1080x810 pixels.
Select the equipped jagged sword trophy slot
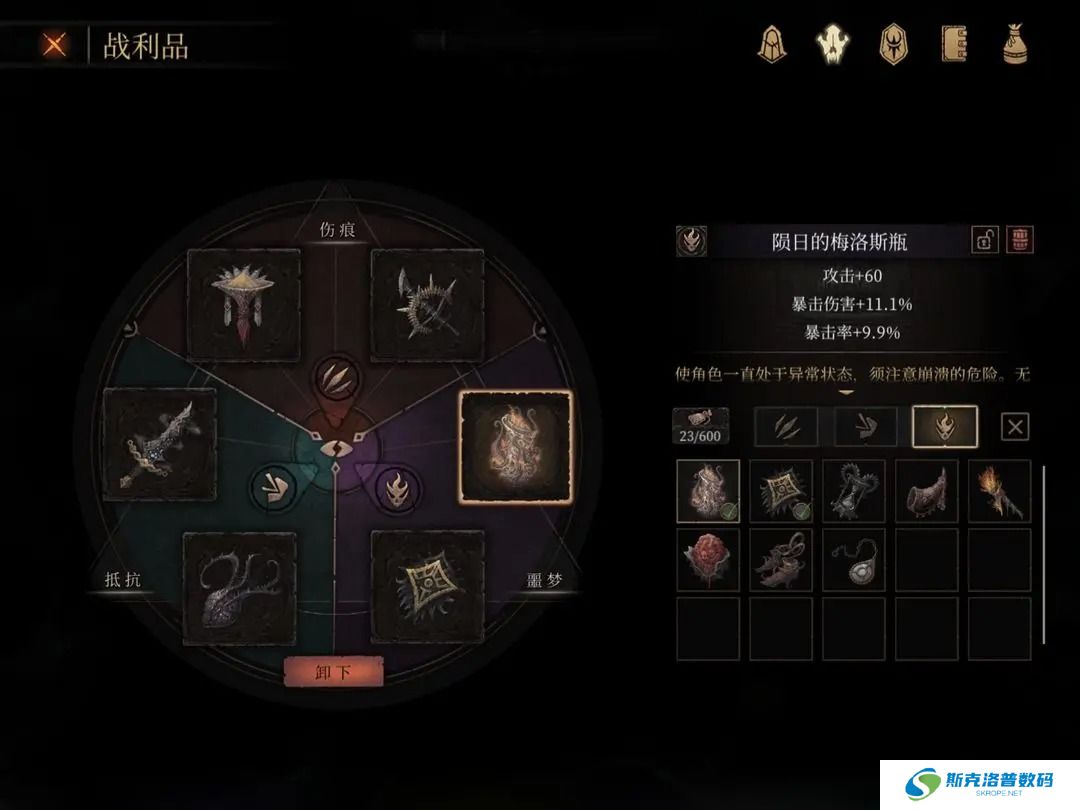tap(159, 444)
